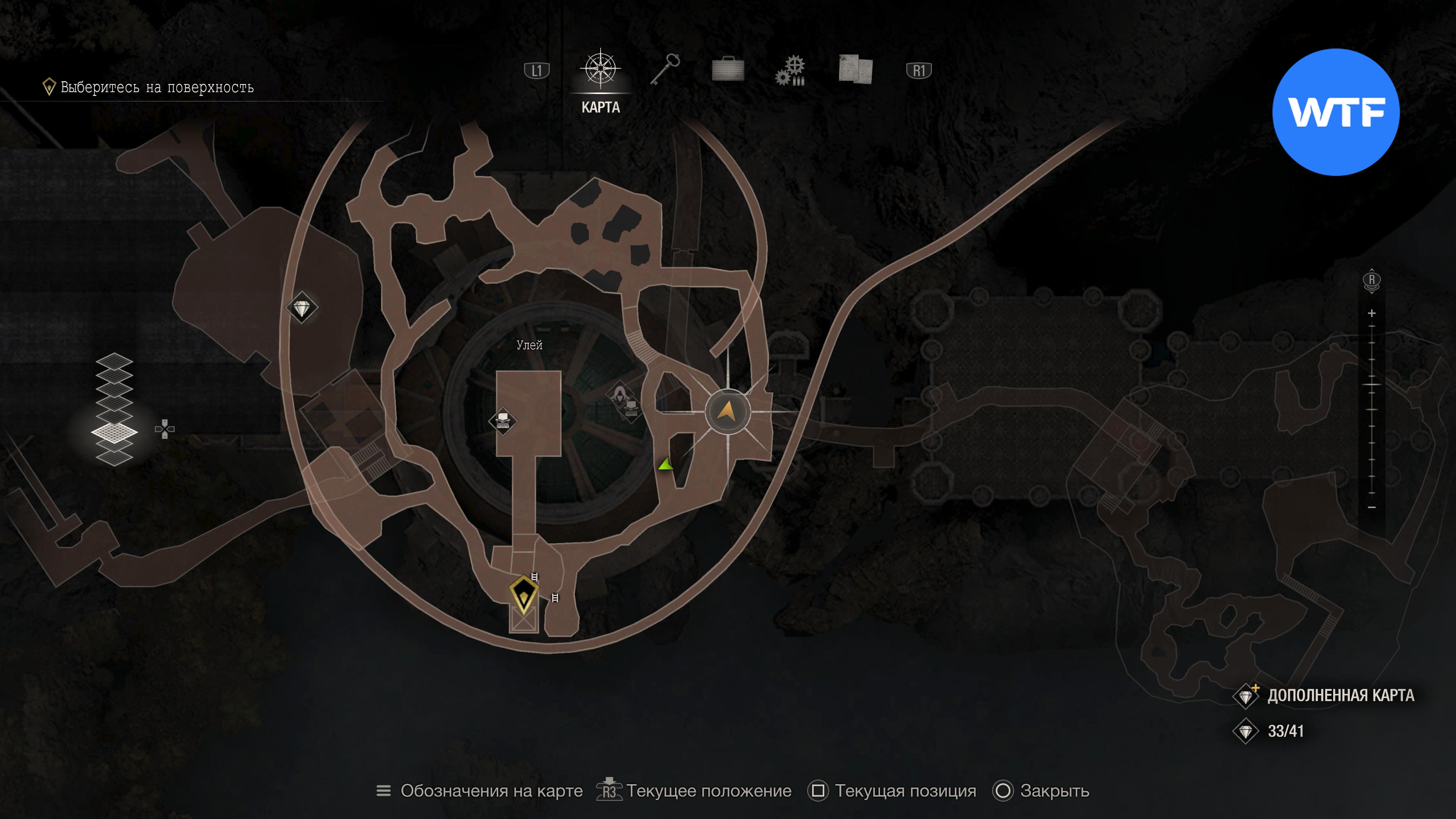The height and width of the screenshot is (819, 1456).
Task: Switch to the key items tab
Action: click(665, 69)
